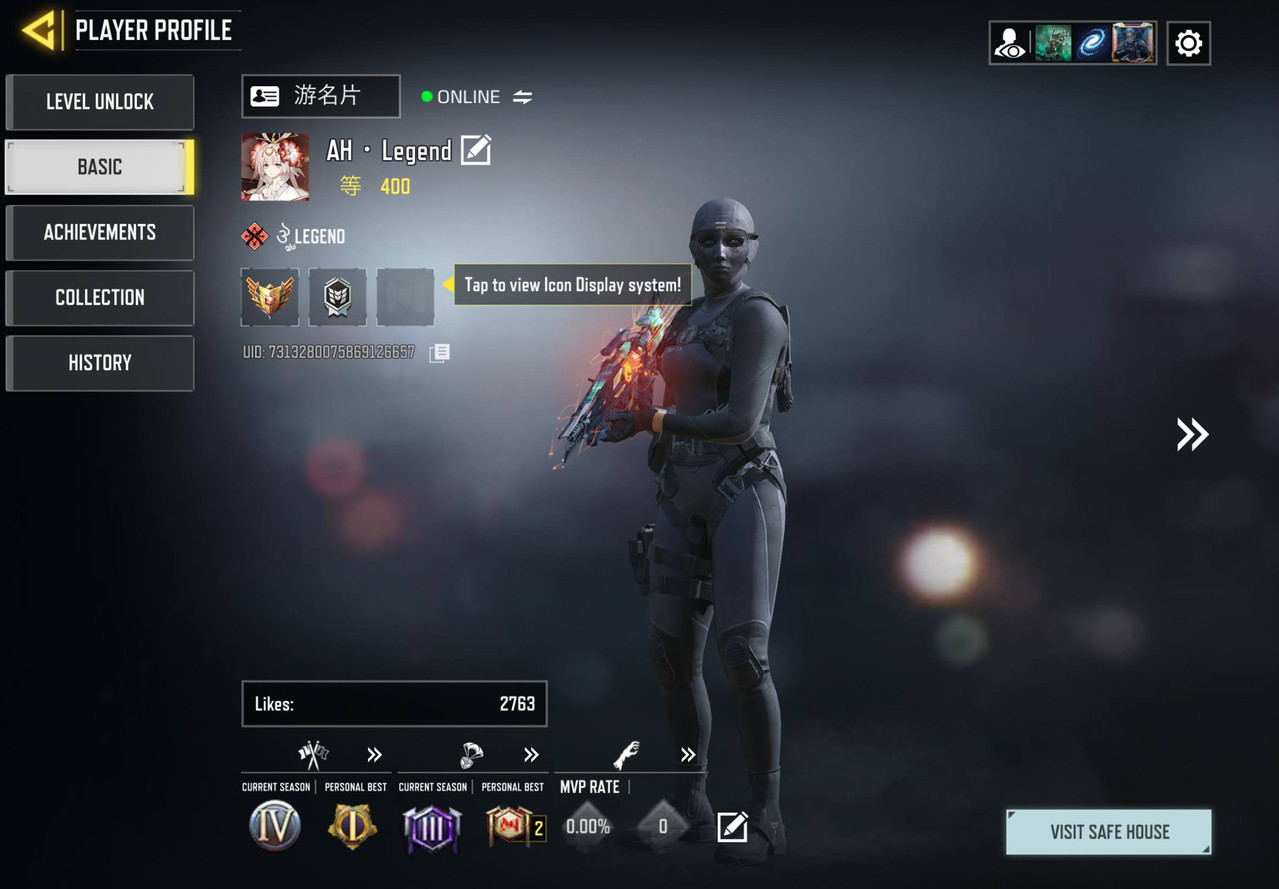
Task: Toggle the Online status switch
Action: point(522,97)
